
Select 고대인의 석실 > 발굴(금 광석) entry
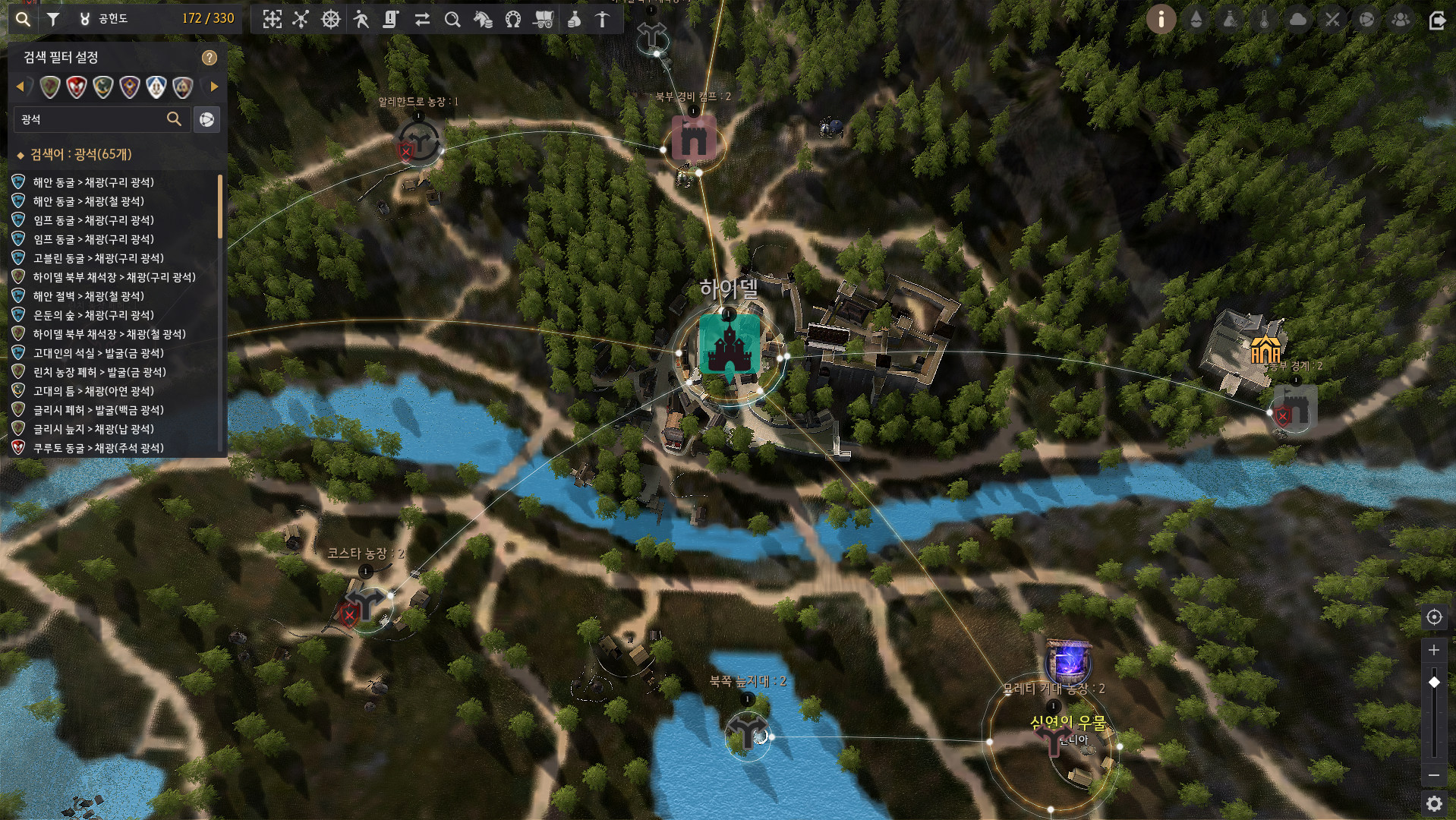click(x=98, y=353)
